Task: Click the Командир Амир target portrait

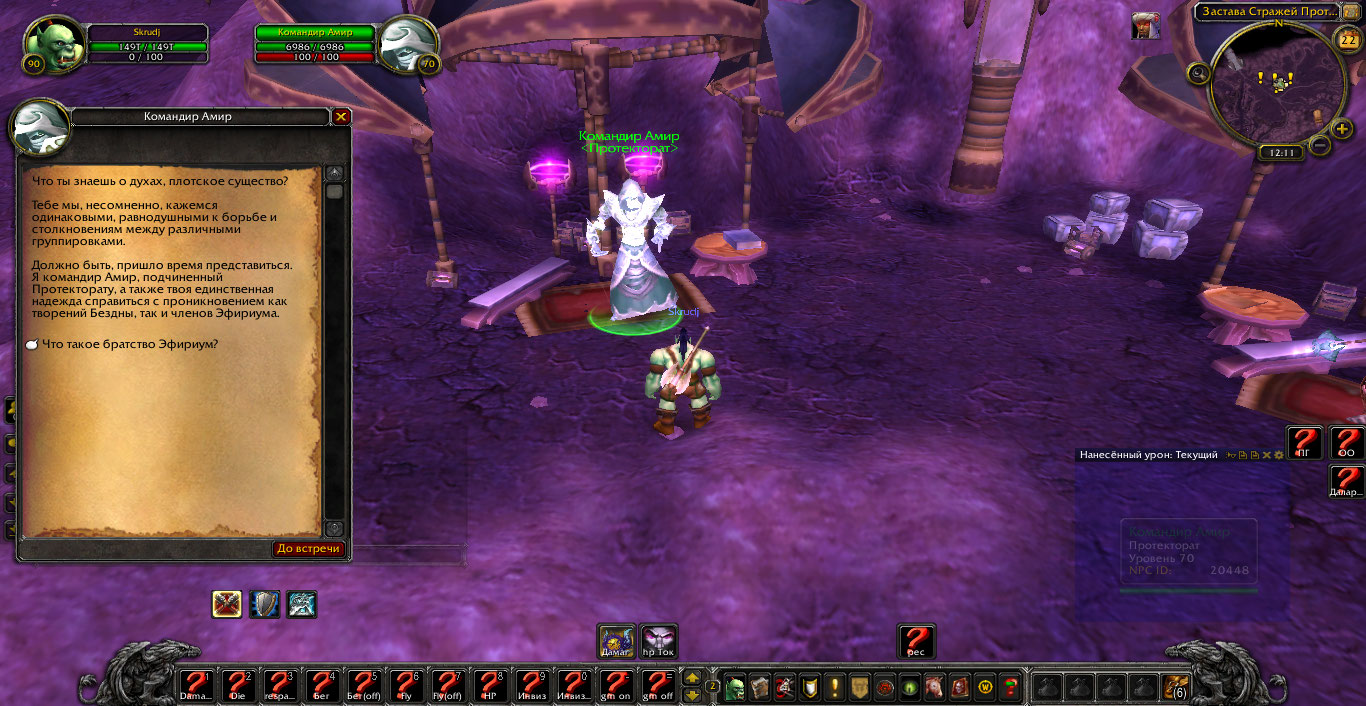Action: 408,44
